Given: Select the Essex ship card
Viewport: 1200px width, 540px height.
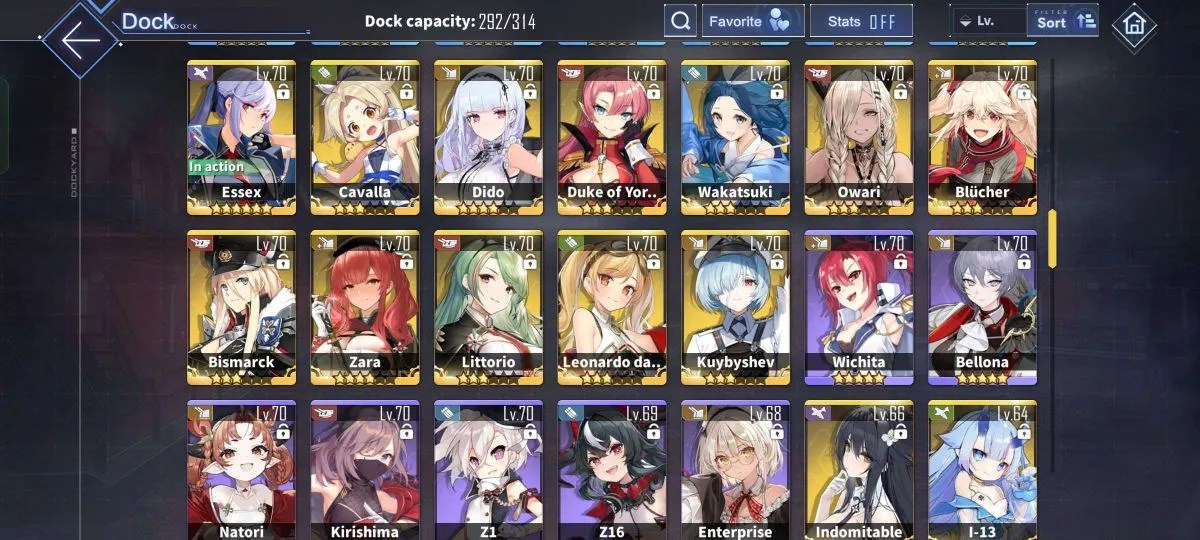Looking at the screenshot, I should point(241,135).
